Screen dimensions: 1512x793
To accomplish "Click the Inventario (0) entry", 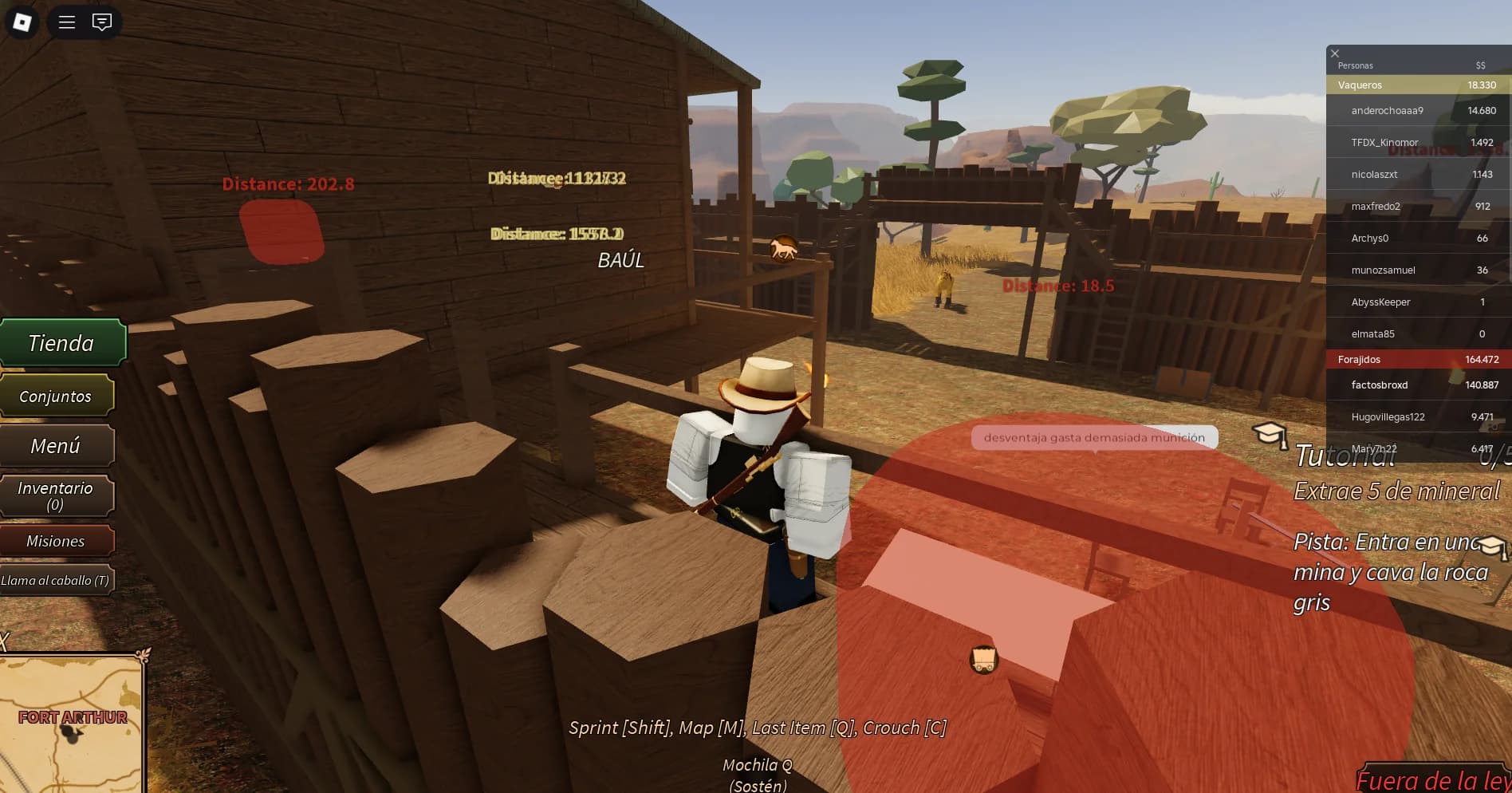I will coord(57,495).
